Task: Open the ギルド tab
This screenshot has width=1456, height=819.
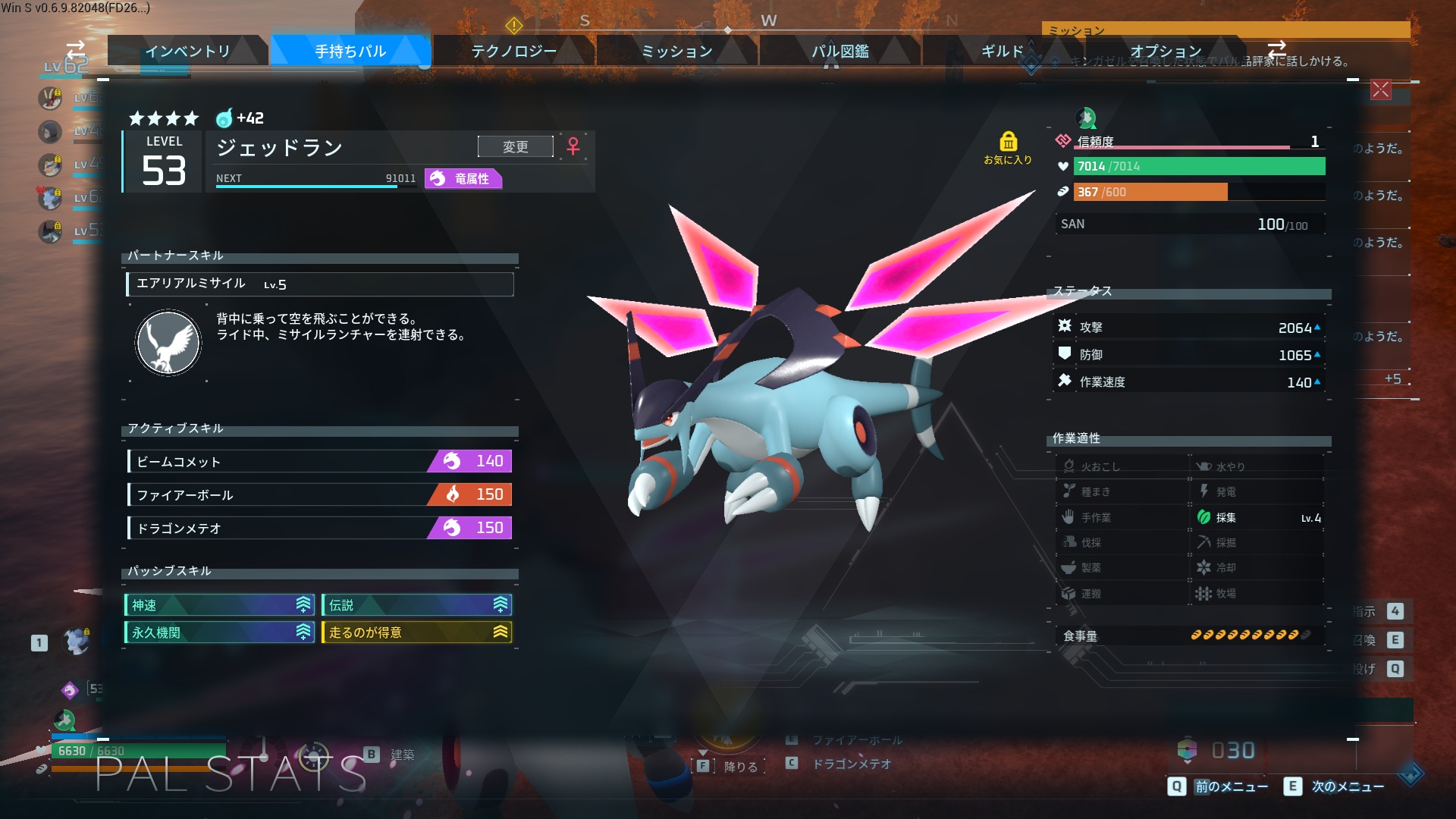Action: (x=1002, y=51)
